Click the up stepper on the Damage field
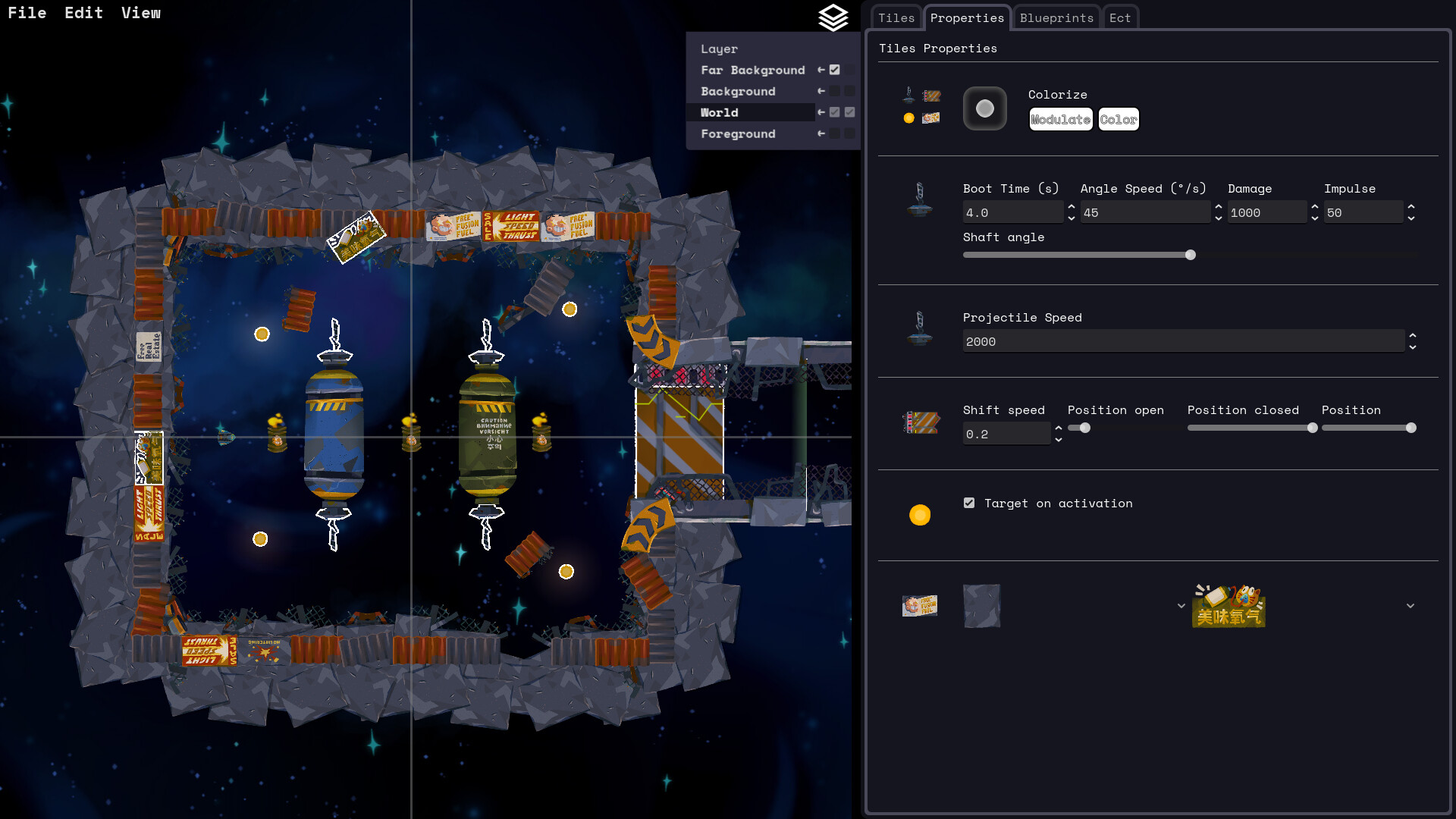 [x=1314, y=207]
